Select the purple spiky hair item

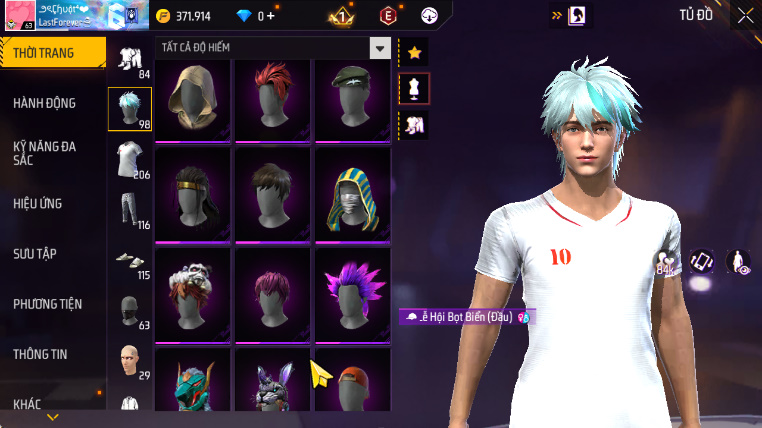351,294
